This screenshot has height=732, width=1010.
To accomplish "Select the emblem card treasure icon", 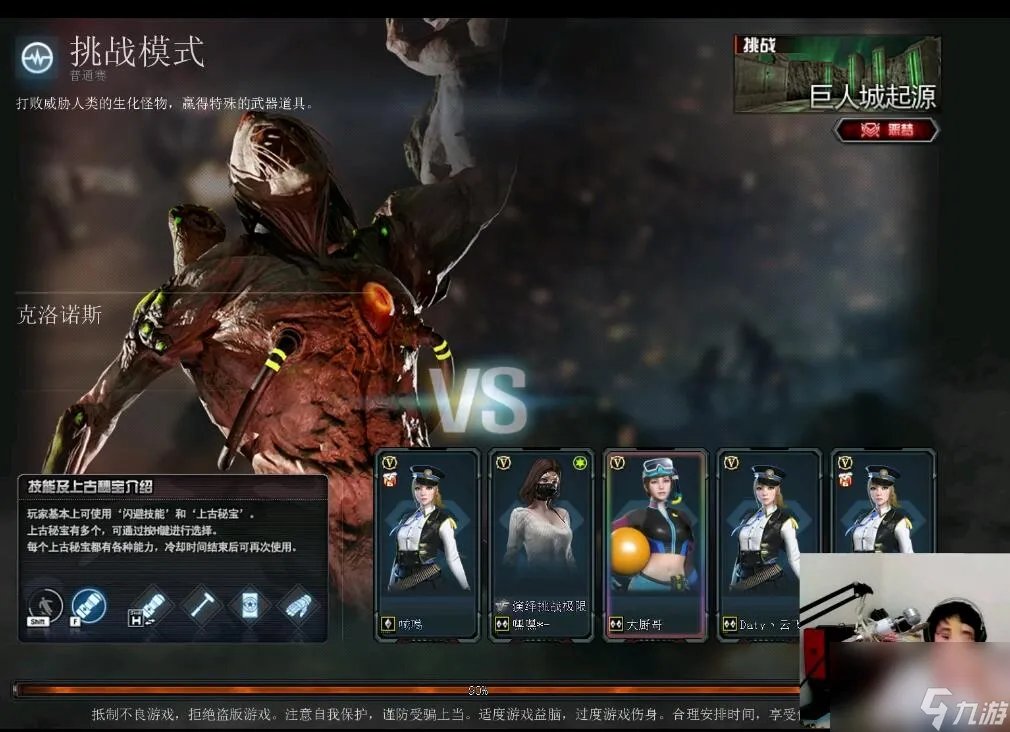I will pos(249,606).
